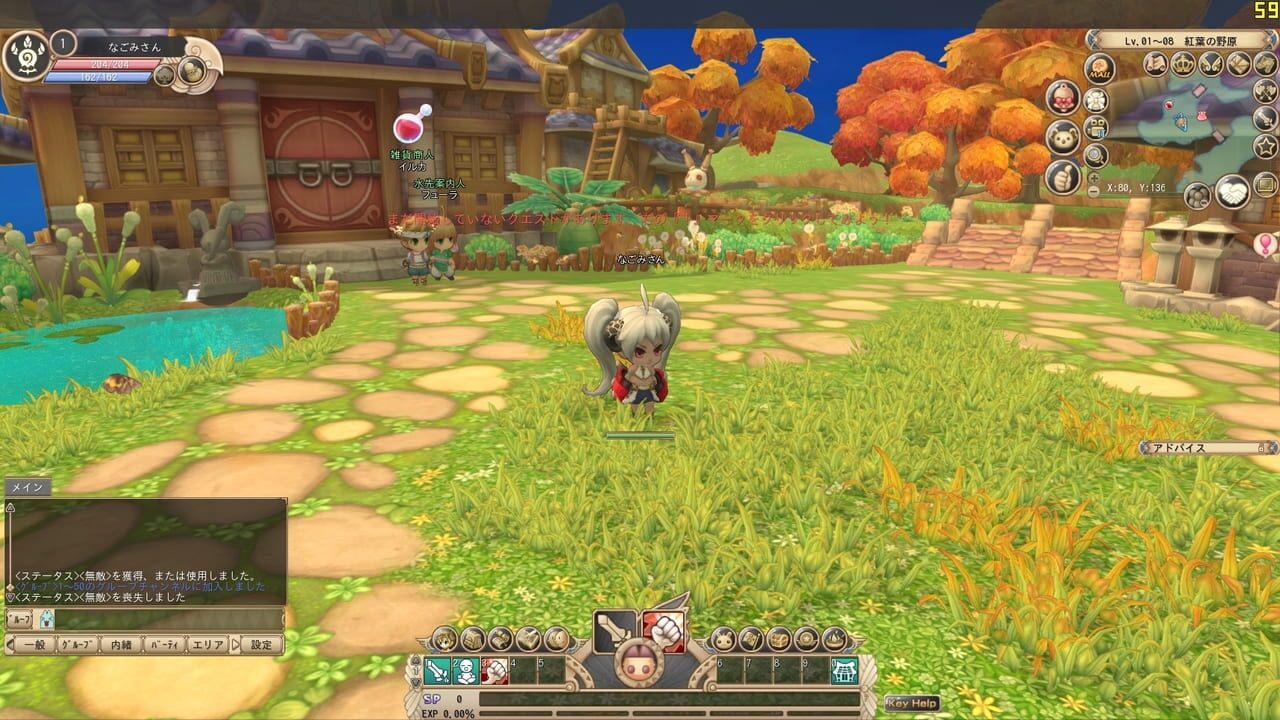Open the handshake social icon below the minimap
Viewport: 1280px width, 720px height.
pos(1233,191)
